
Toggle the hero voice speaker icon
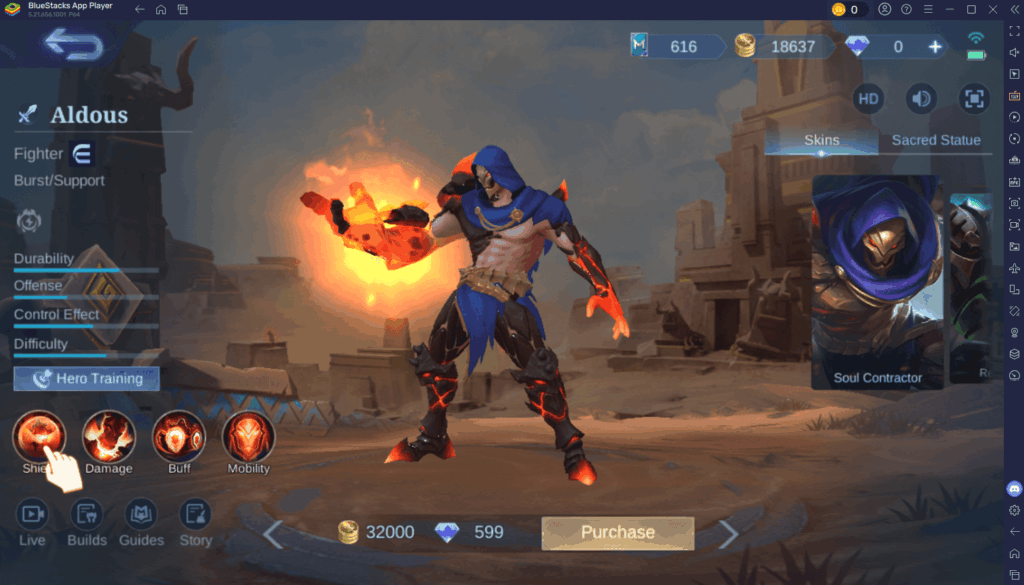[920, 98]
